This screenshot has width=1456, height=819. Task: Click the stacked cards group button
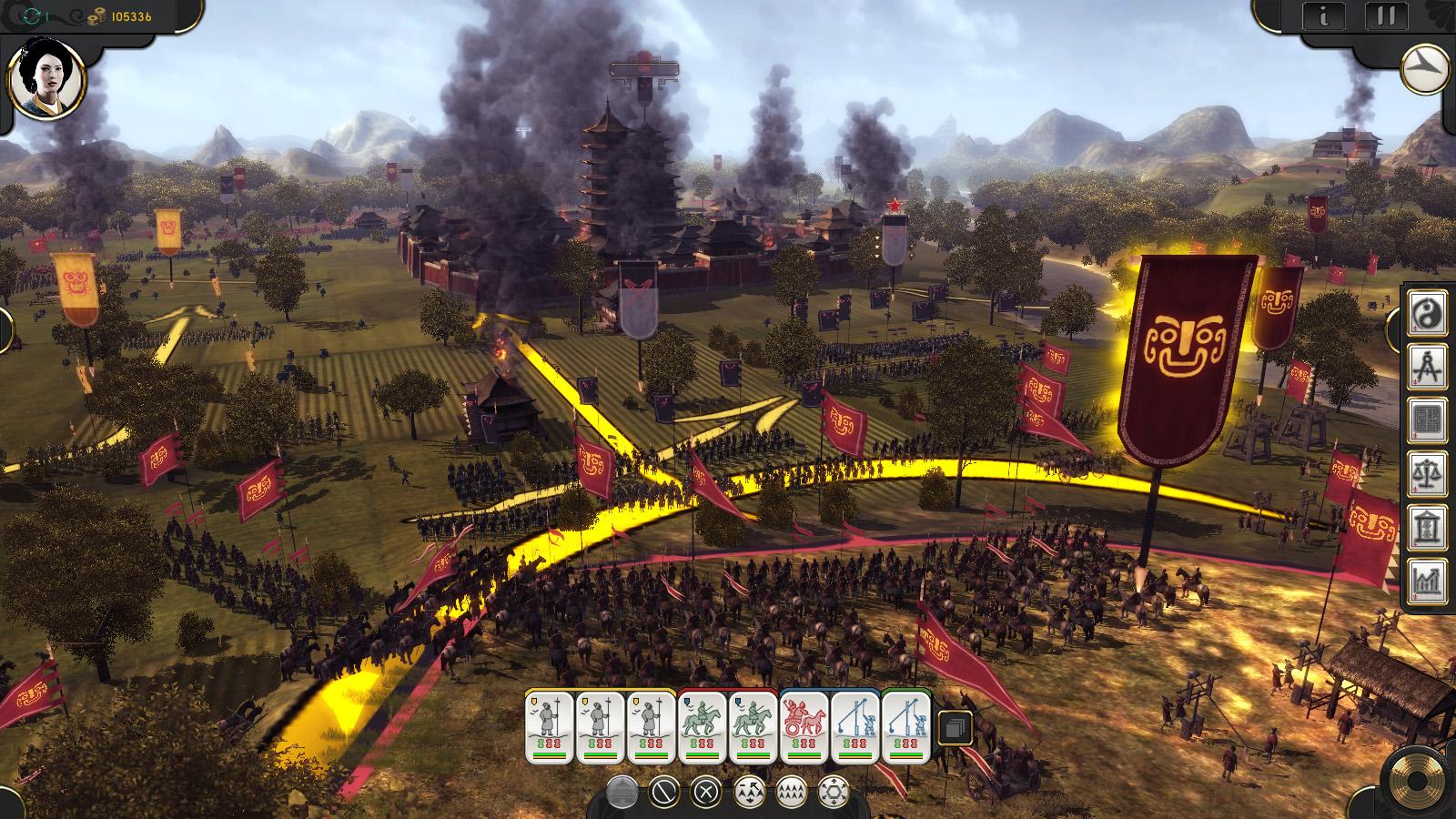tap(954, 728)
